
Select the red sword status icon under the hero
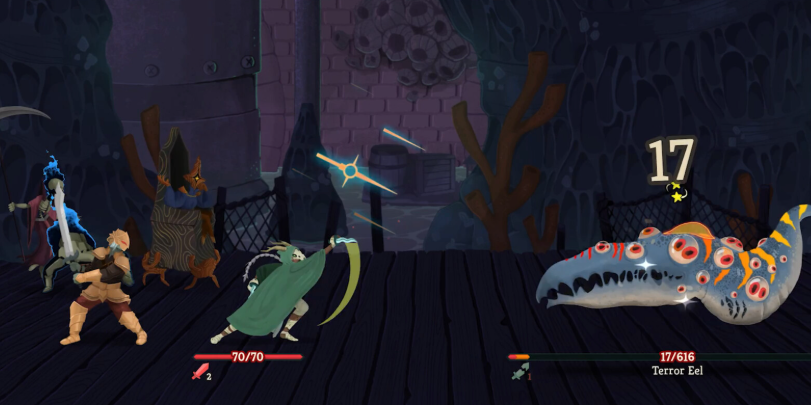199,374
